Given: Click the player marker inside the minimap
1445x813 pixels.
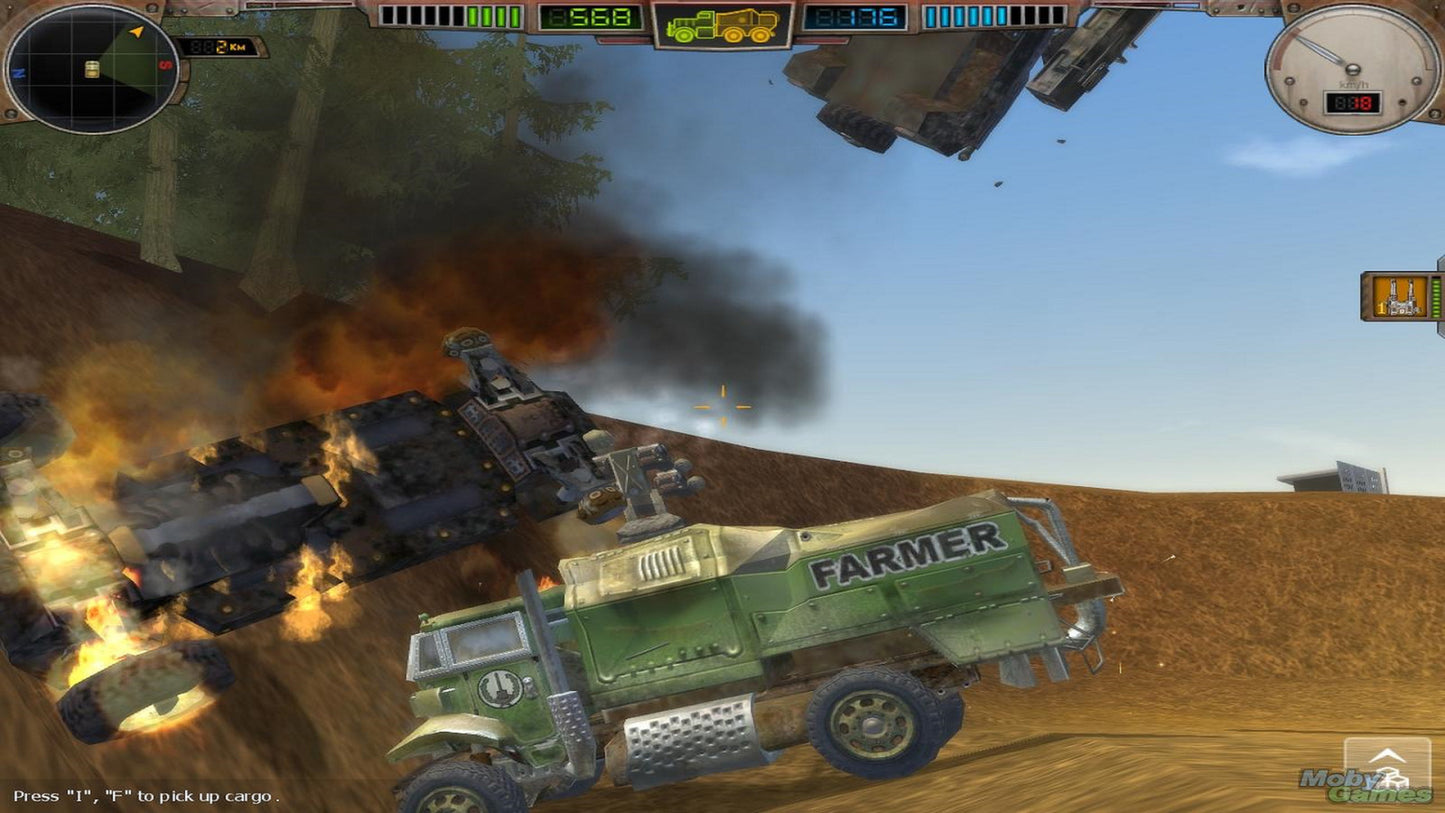Looking at the screenshot, I should click(91, 70).
